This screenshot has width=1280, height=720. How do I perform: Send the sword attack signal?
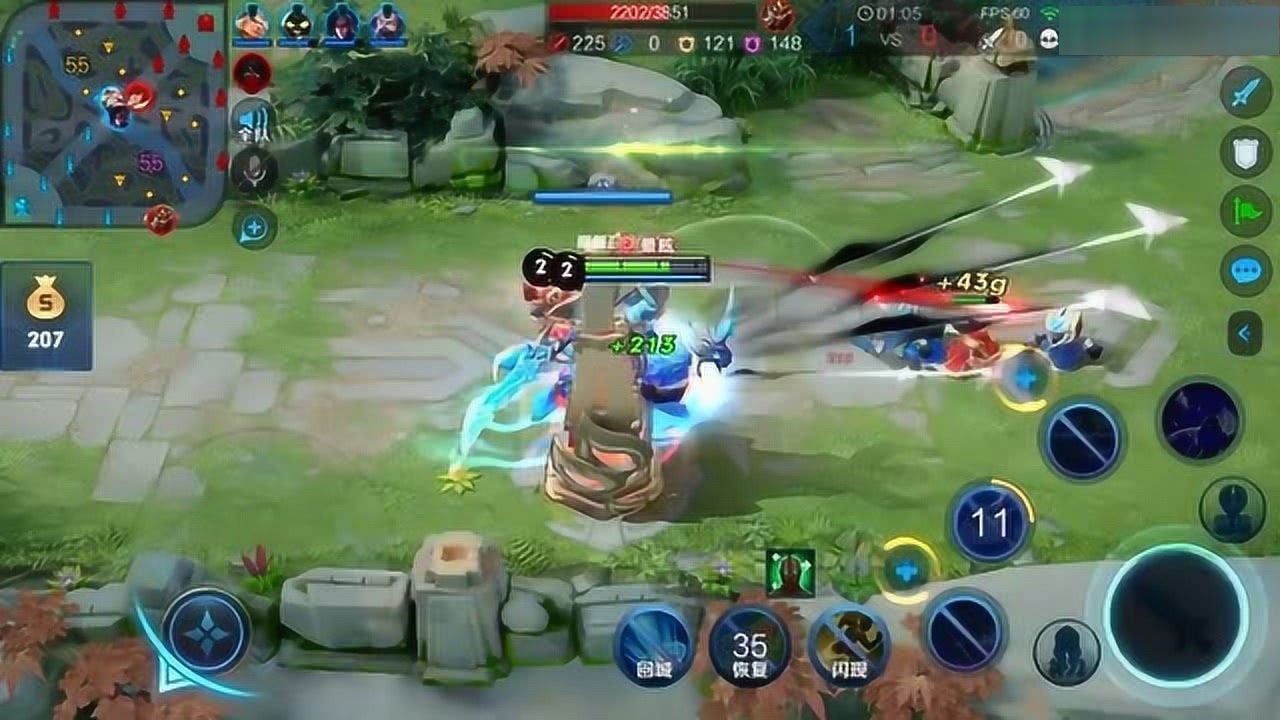[1245, 95]
